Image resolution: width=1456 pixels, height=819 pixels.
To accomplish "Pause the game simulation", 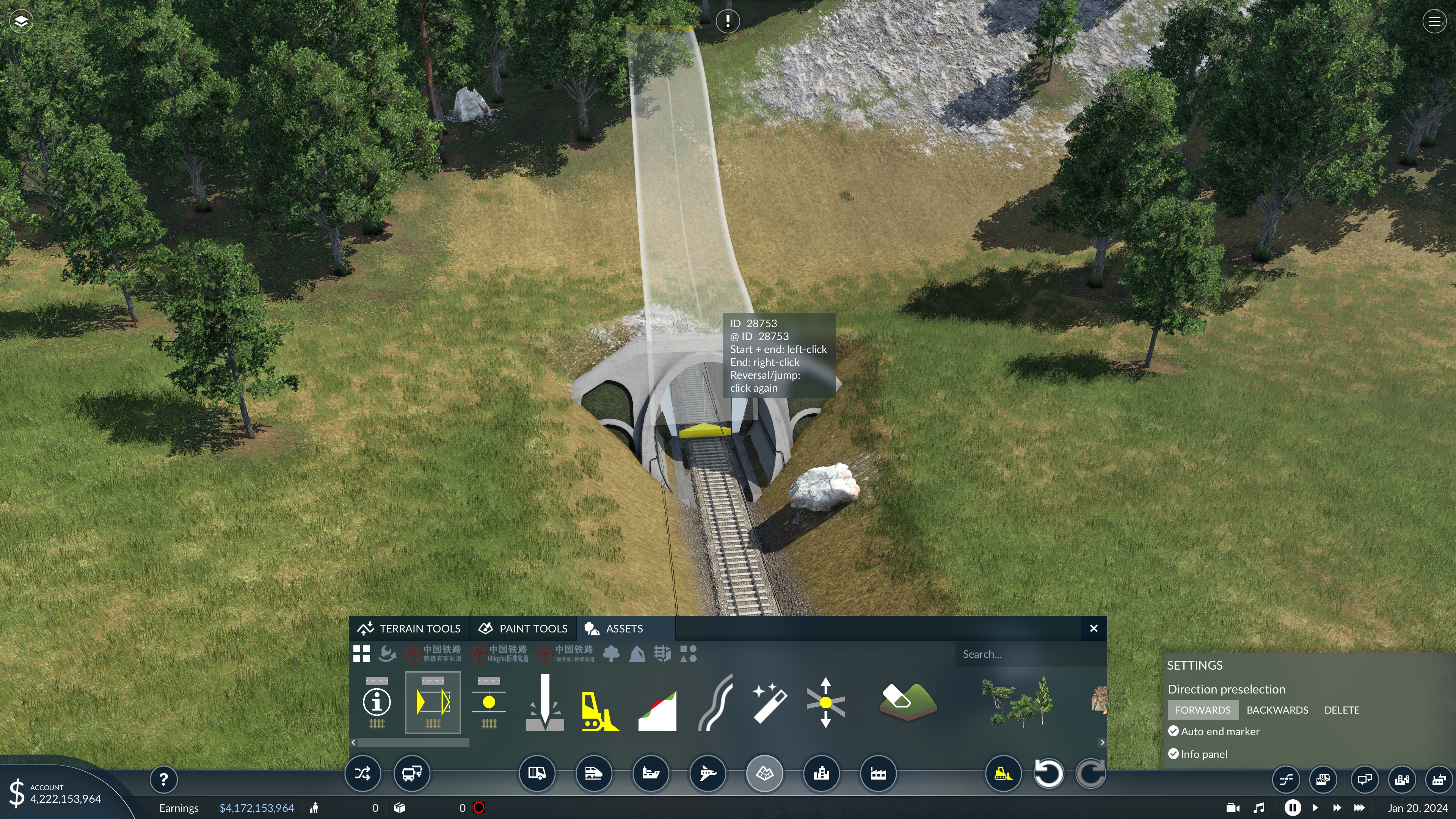I will point(1292,808).
